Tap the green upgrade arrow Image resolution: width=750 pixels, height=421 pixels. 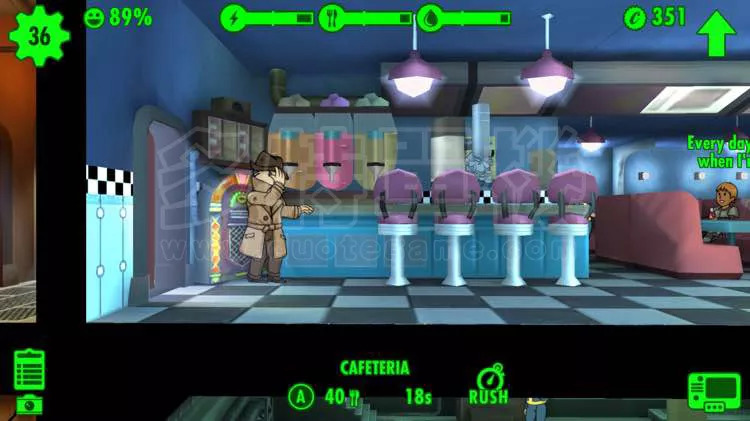pos(716,34)
